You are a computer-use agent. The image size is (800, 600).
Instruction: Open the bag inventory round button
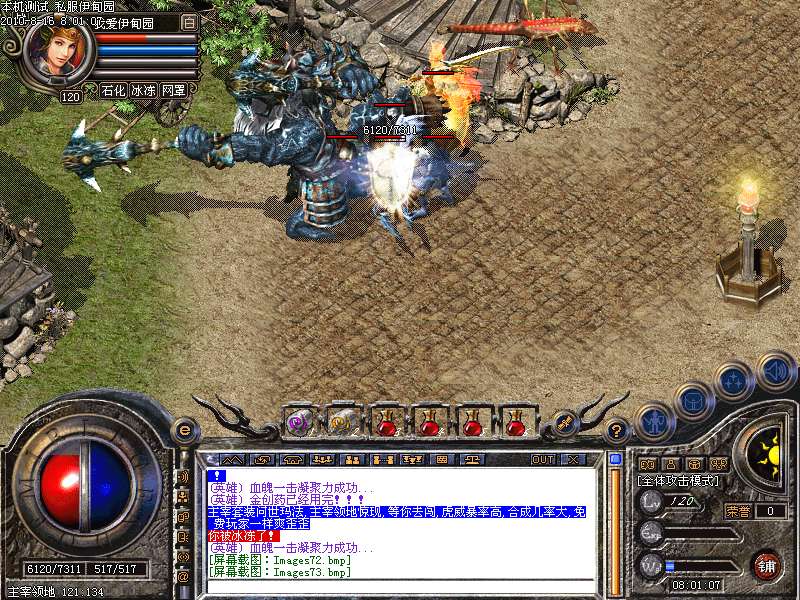[692, 402]
